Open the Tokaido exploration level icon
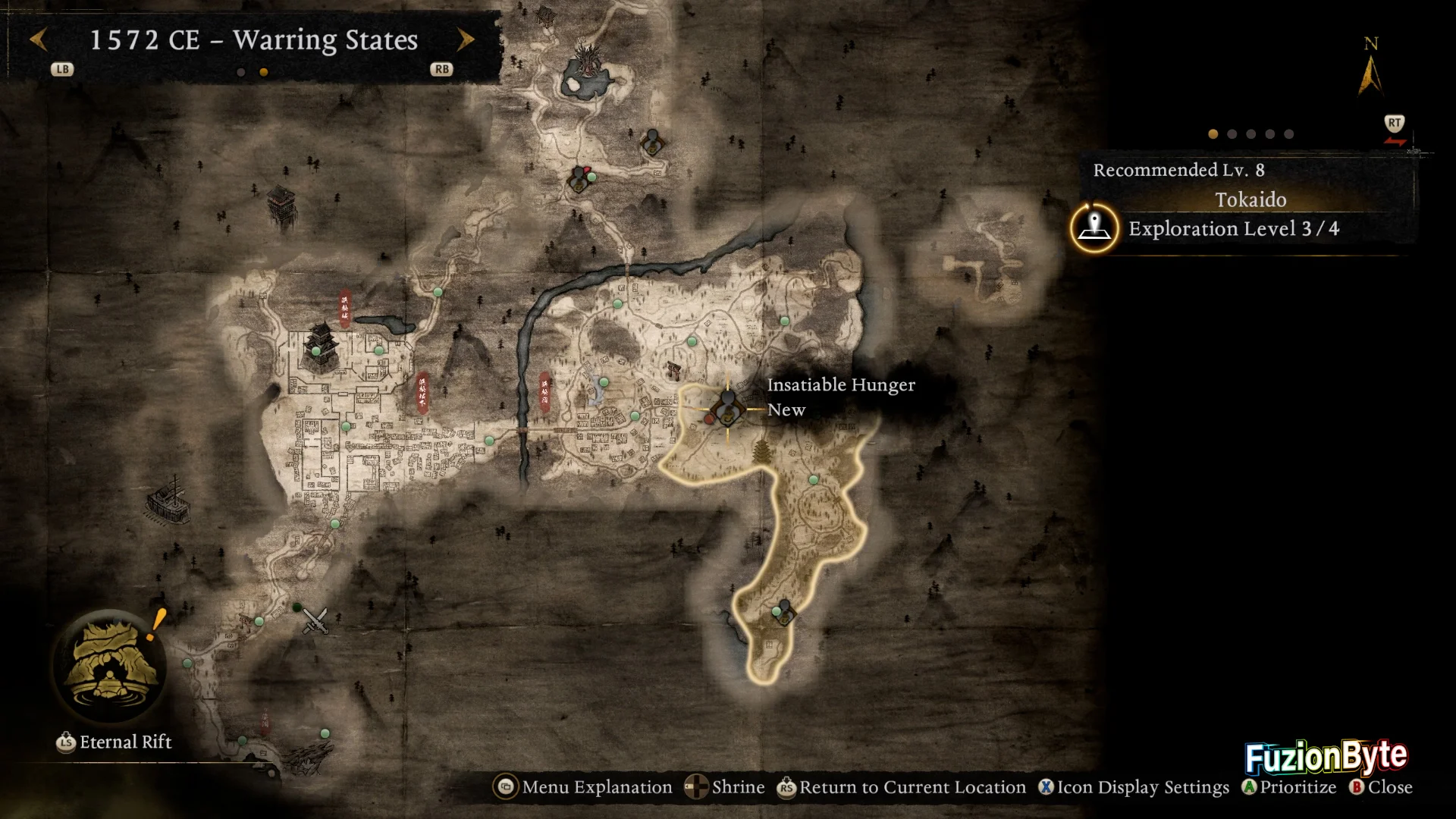The height and width of the screenshot is (819, 1456). (1094, 227)
